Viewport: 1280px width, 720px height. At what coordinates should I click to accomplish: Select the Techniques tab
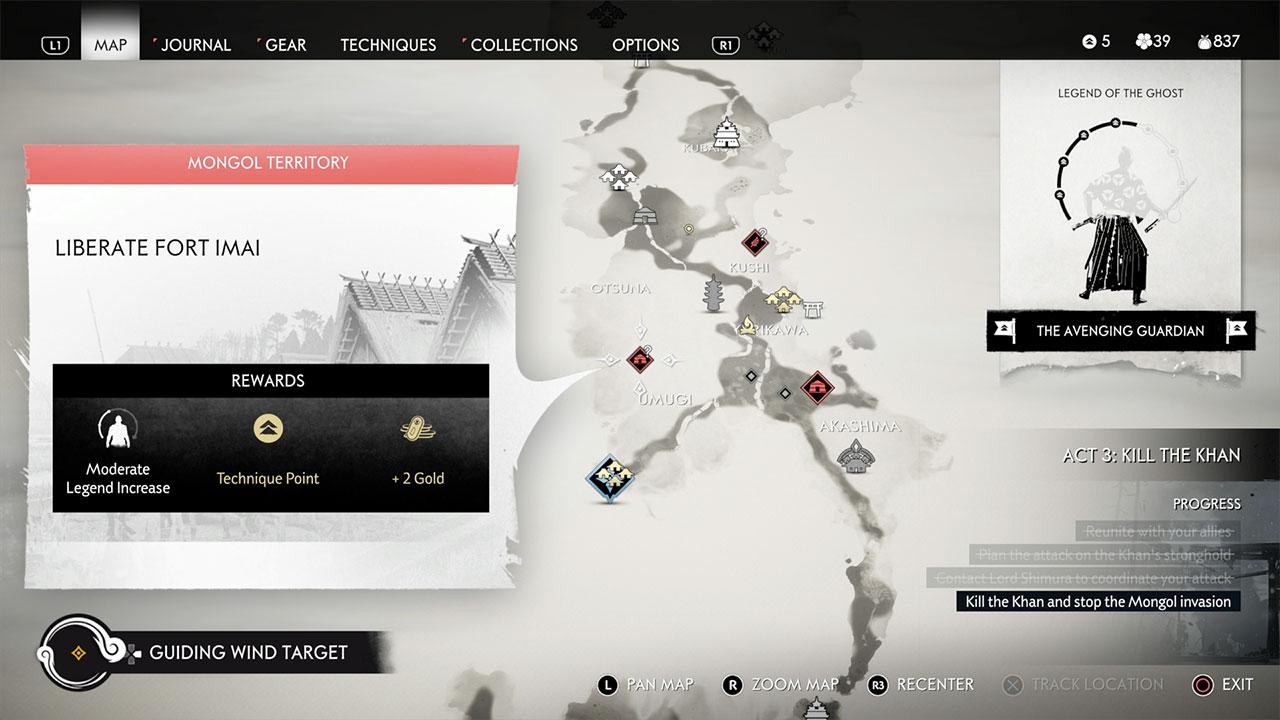(x=388, y=45)
